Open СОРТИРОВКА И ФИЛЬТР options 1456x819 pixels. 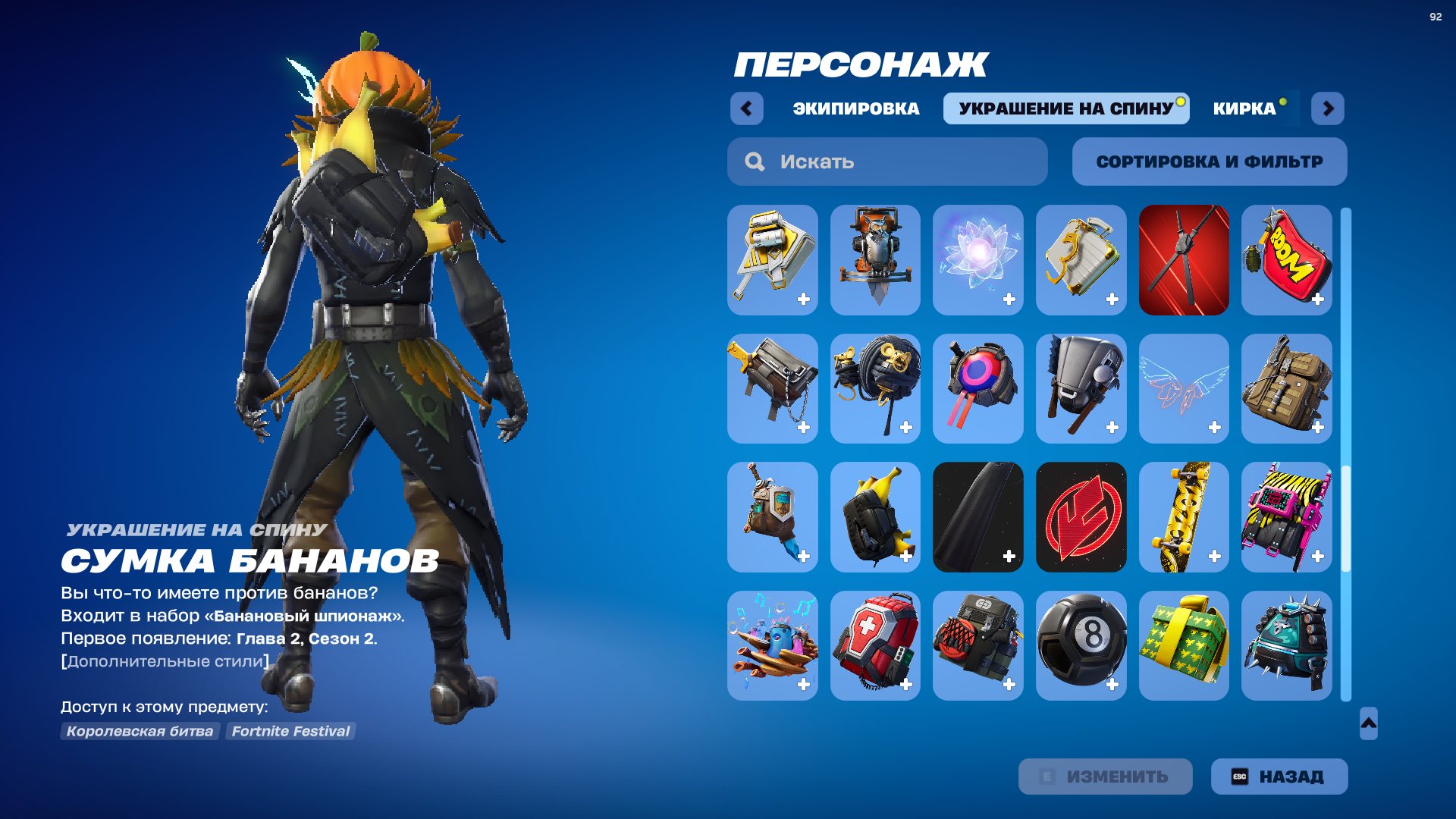click(x=1209, y=161)
